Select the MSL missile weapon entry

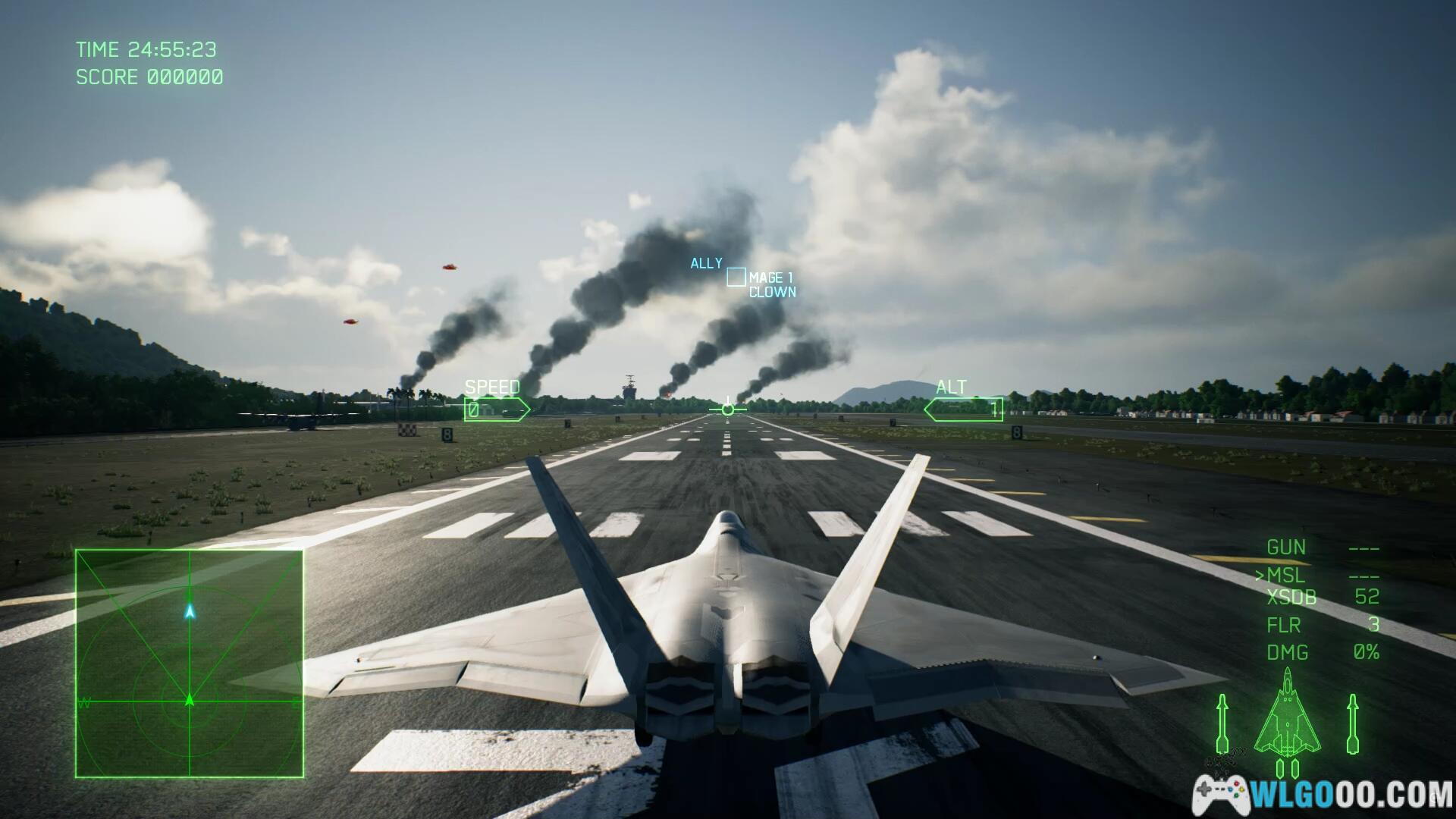pos(1286,576)
